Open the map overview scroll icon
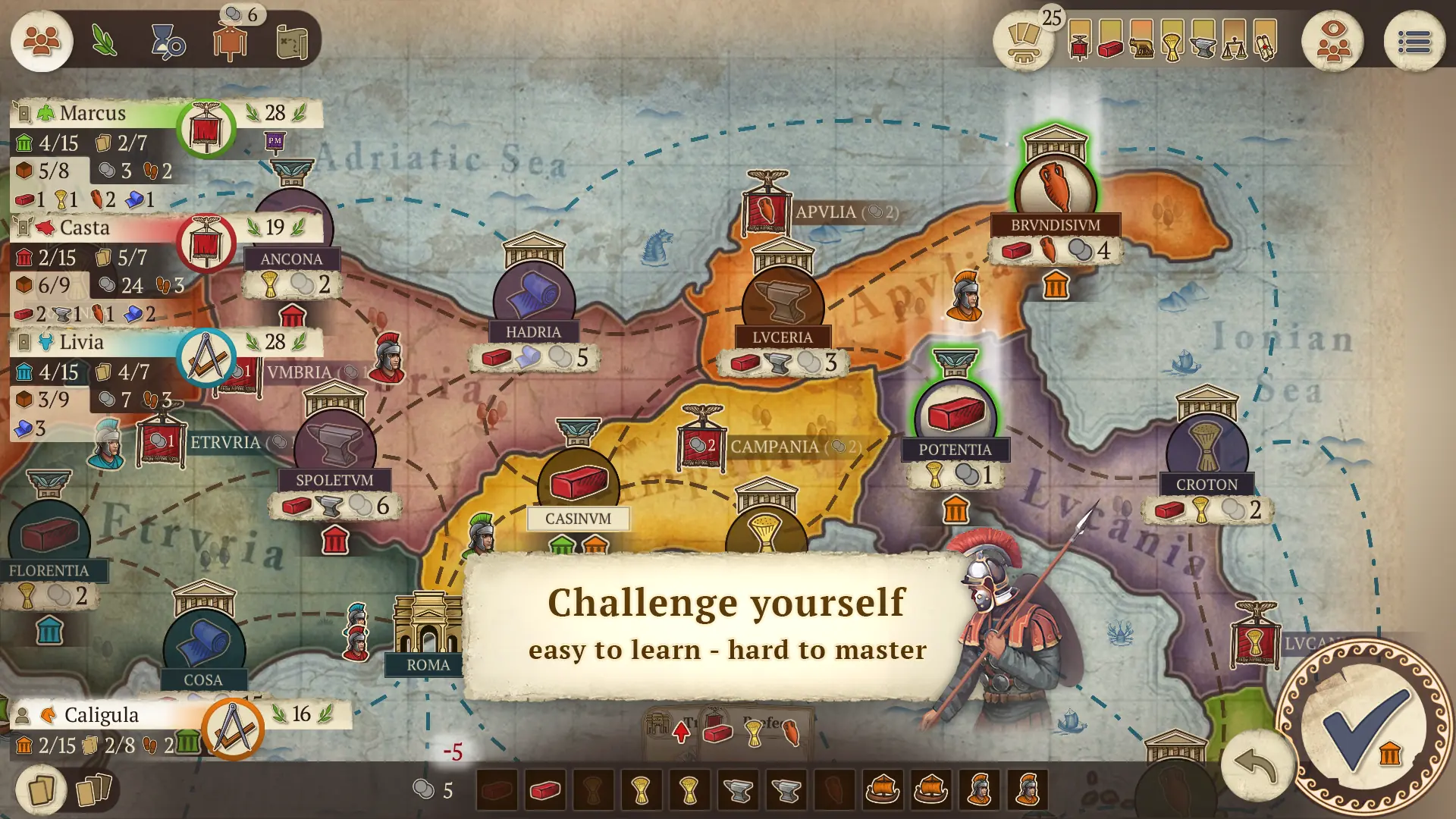1456x819 pixels. 292,42
